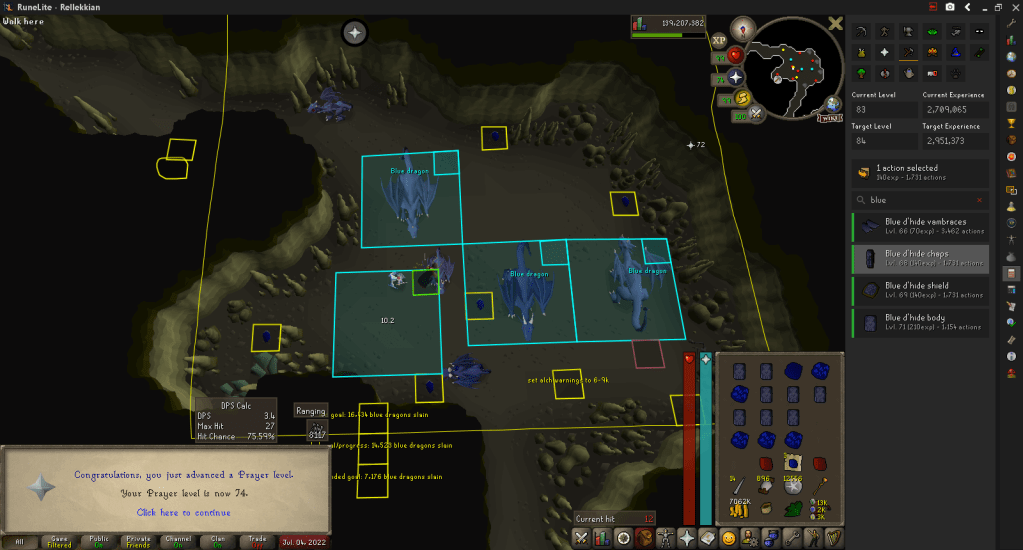Switch to the All chat tab
Viewport: 1023px width, 550px height.
coord(20,540)
